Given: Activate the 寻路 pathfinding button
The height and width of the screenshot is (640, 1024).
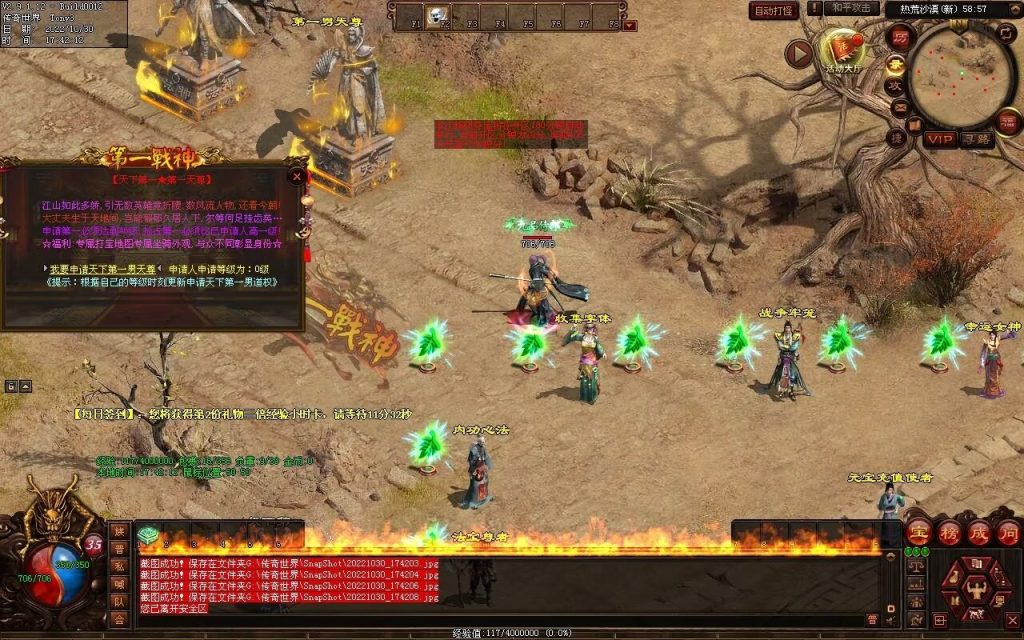Looking at the screenshot, I should point(976,139).
